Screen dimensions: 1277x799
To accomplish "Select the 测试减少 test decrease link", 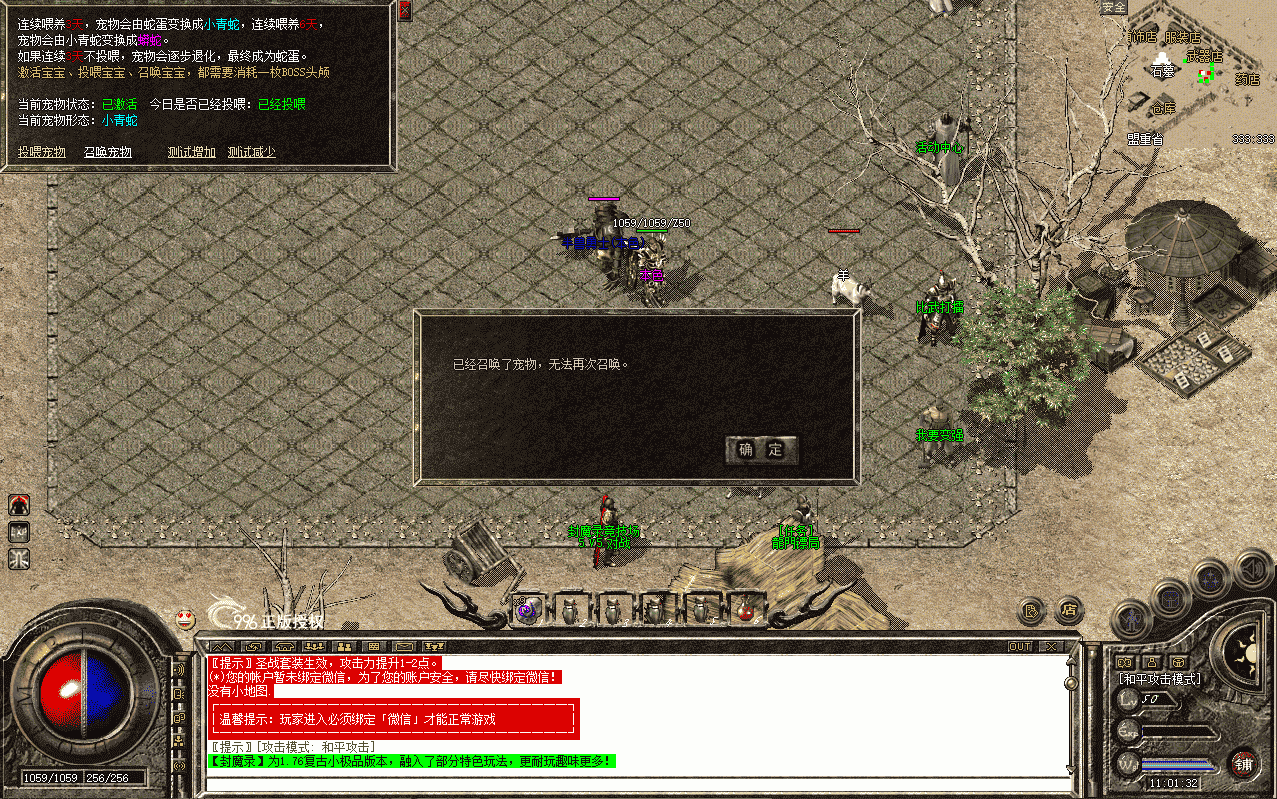I will point(251,152).
